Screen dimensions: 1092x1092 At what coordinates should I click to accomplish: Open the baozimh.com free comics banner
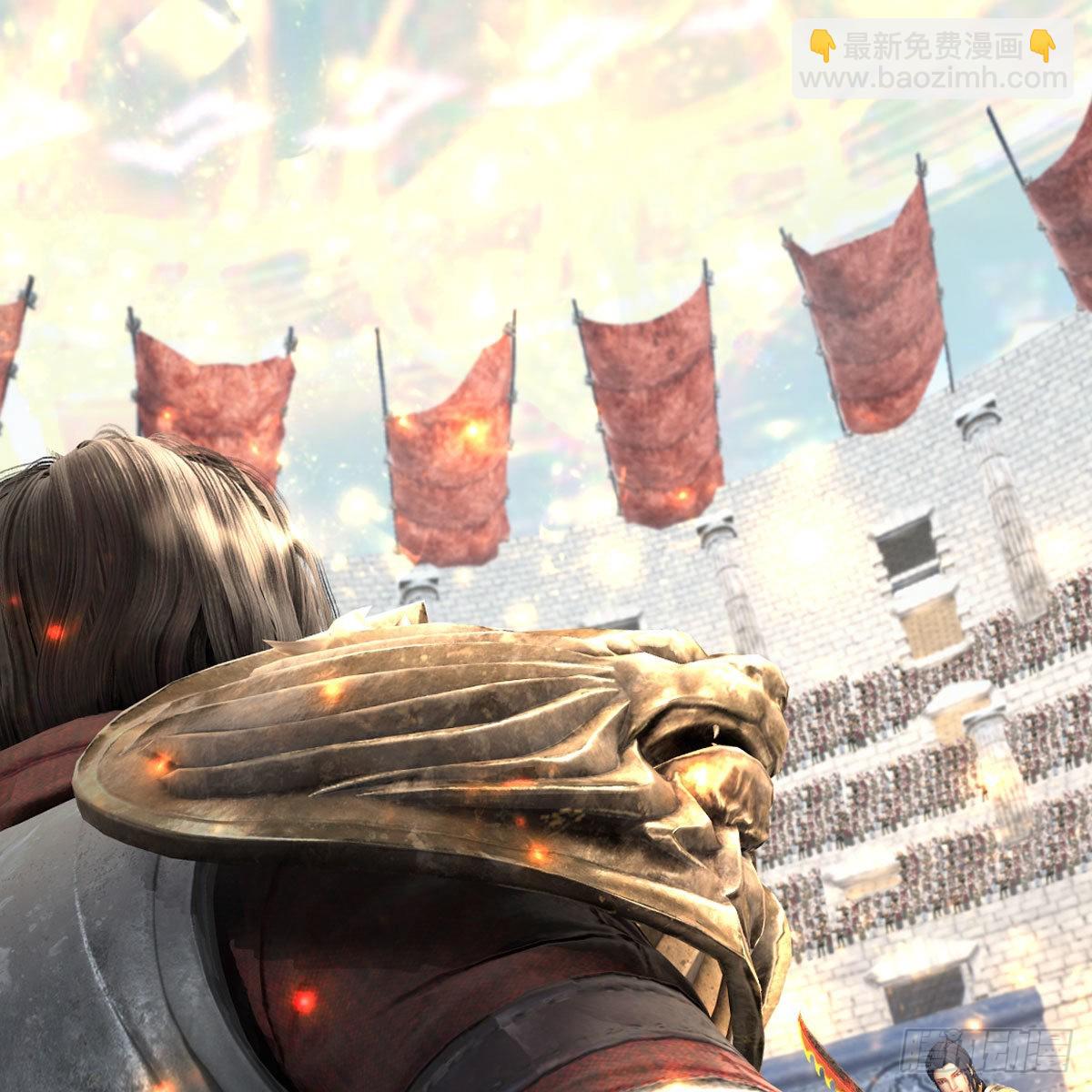[x=930, y=61]
